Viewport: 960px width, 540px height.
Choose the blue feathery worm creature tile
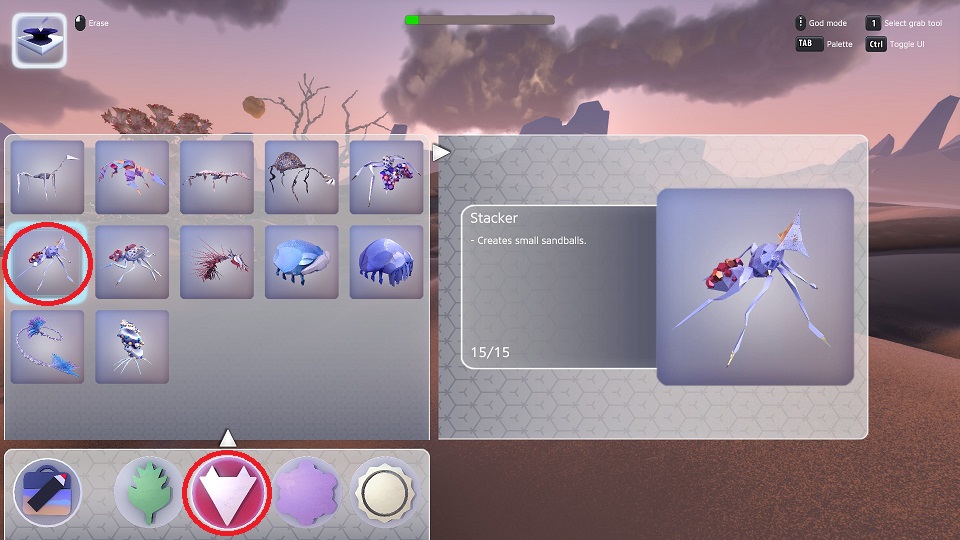point(48,347)
